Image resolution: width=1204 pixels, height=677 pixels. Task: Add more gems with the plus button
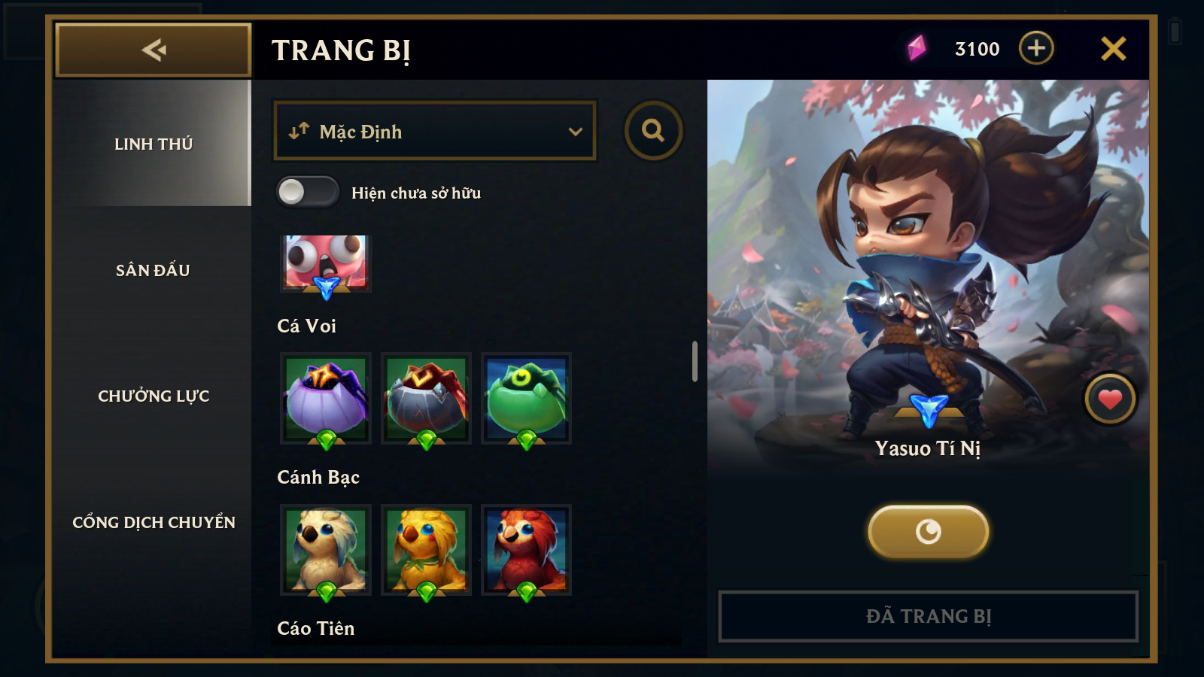(1036, 48)
